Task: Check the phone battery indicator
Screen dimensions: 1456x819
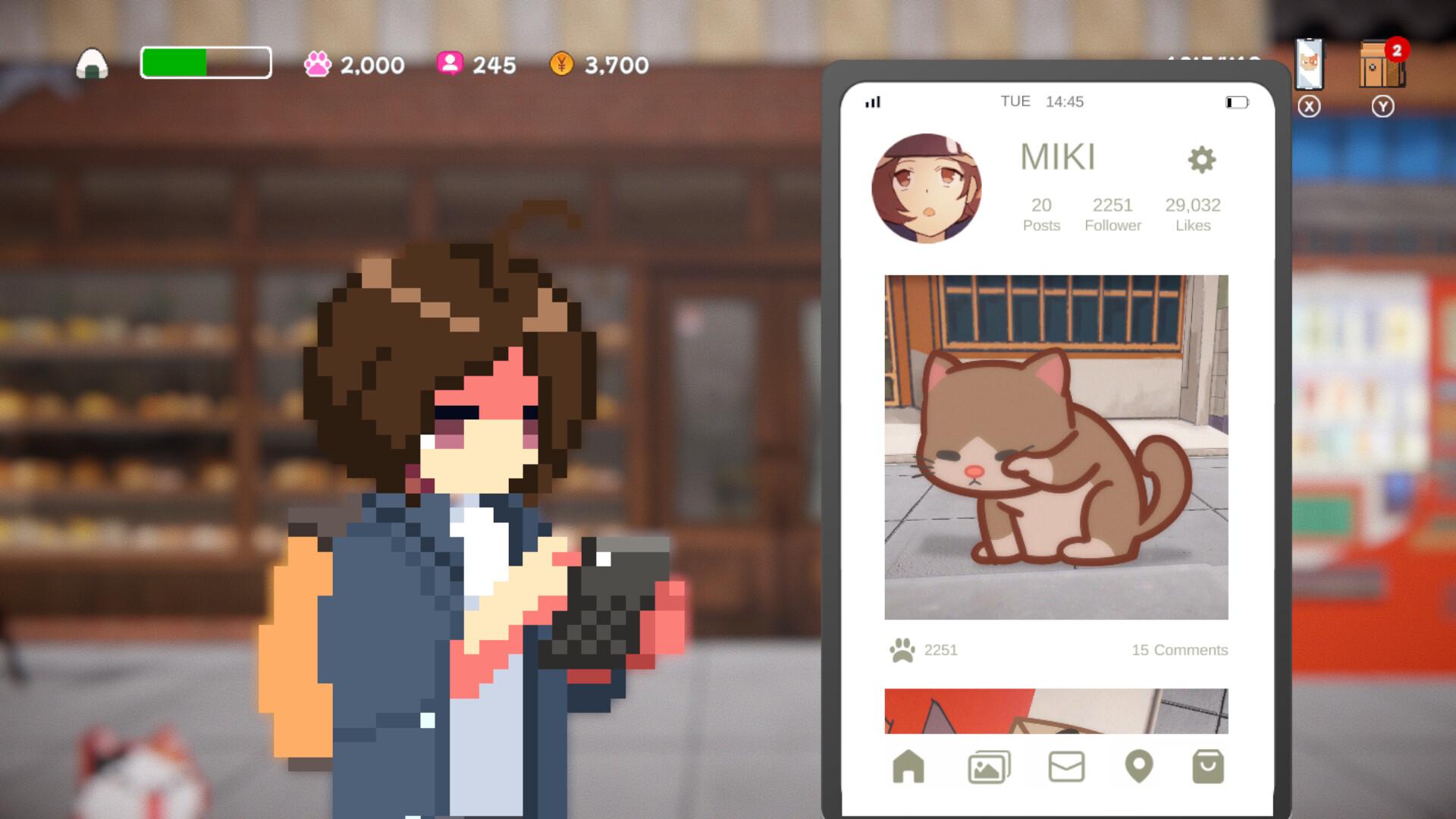Action: [x=1236, y=100]
